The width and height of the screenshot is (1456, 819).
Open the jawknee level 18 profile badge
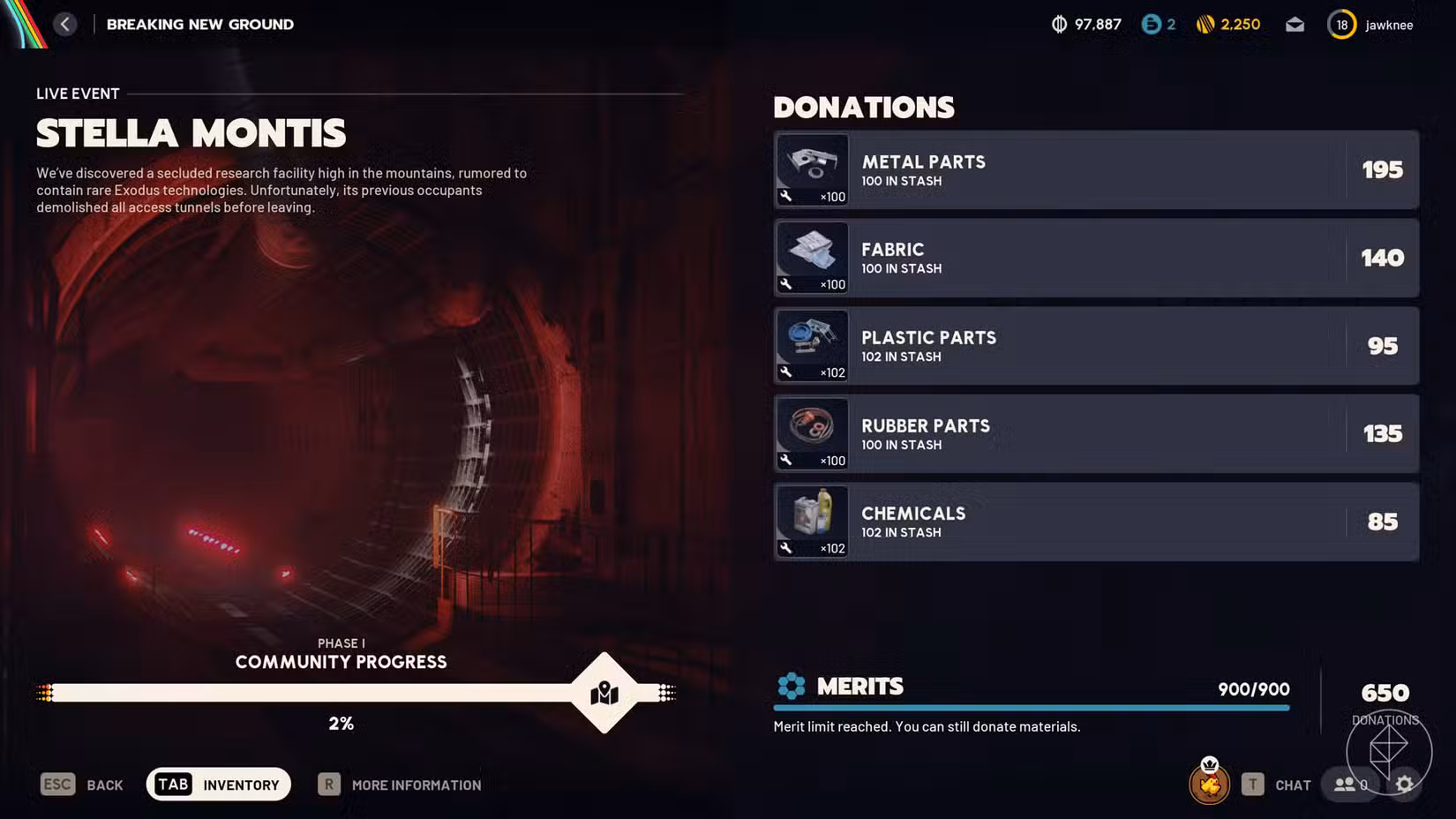click(x=1341, y=24)
